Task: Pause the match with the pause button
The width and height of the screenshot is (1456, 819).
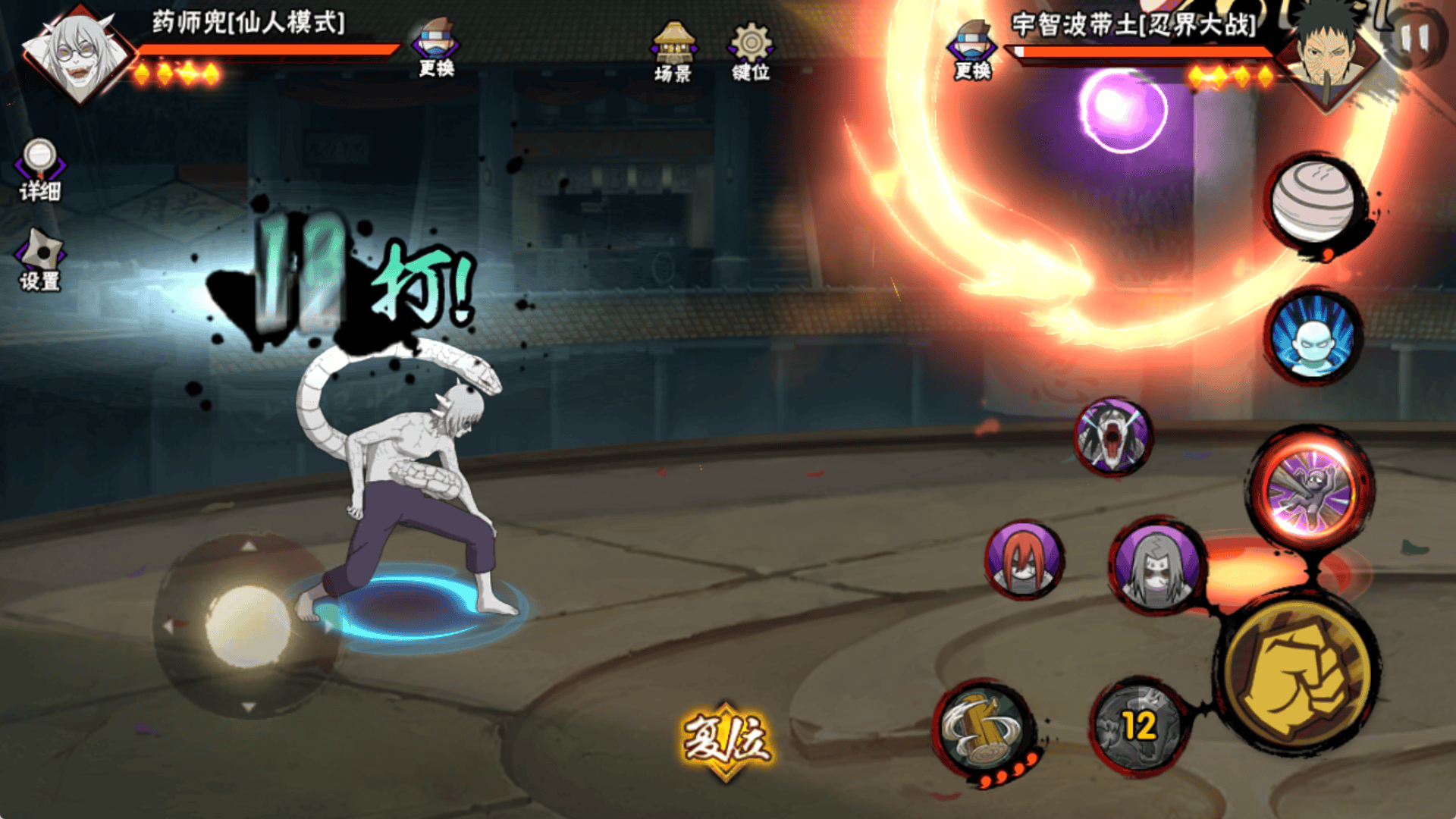Action: pos(1414,38)
